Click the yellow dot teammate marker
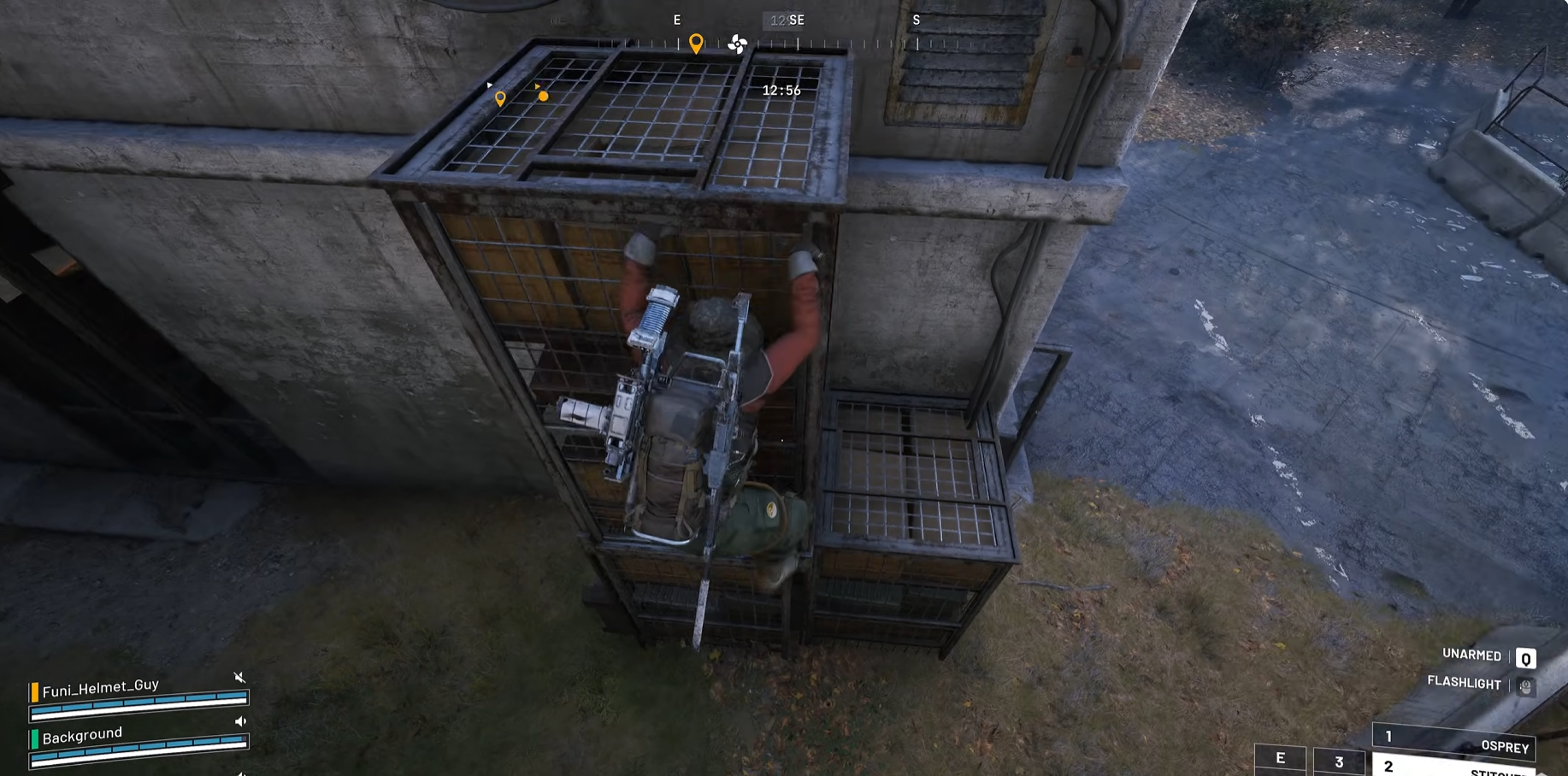Screen dimensions: 1568x776 (x=543, y=97)
